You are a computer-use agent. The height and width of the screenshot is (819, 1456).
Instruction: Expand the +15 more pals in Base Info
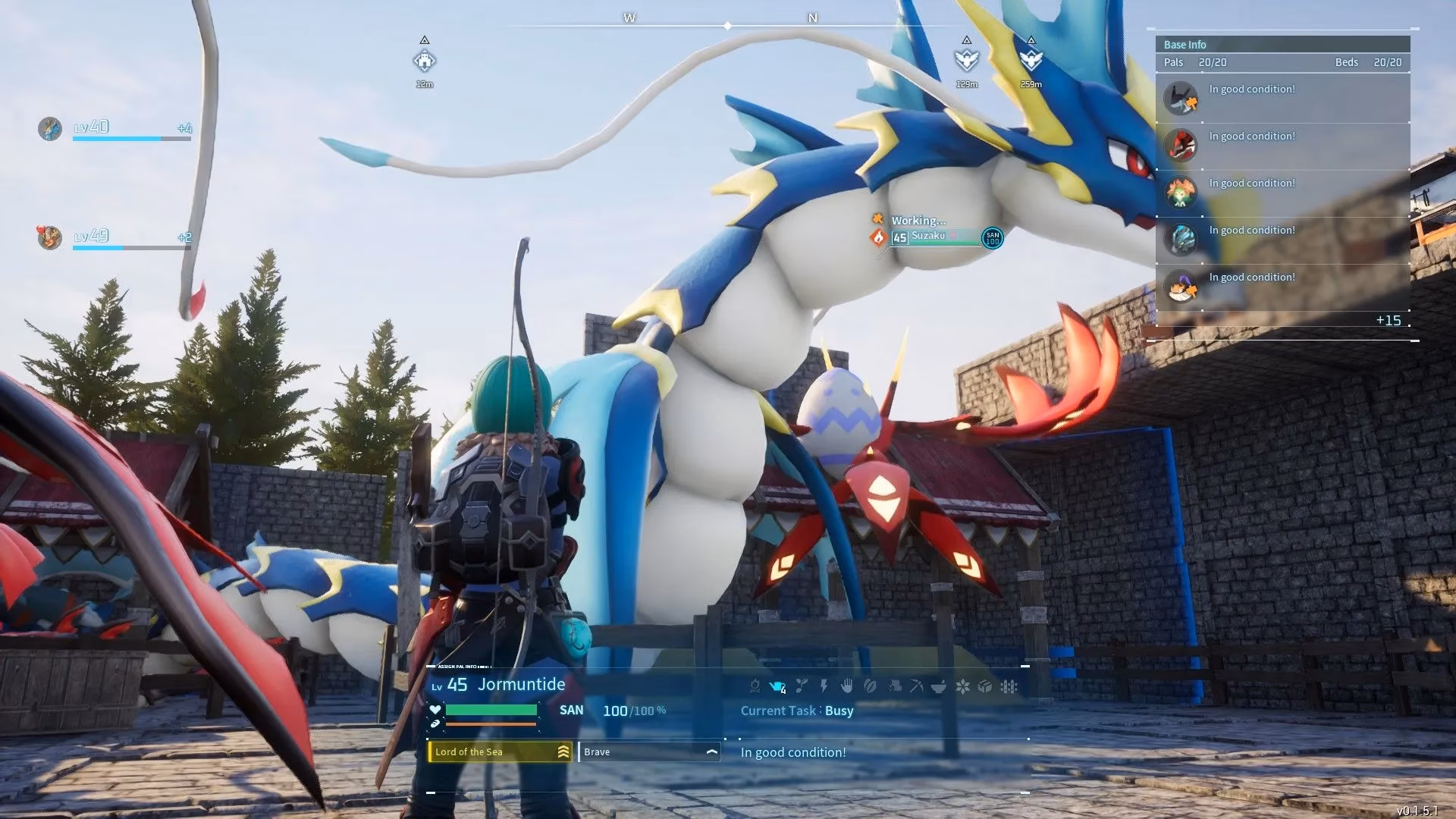[1388, 320]
